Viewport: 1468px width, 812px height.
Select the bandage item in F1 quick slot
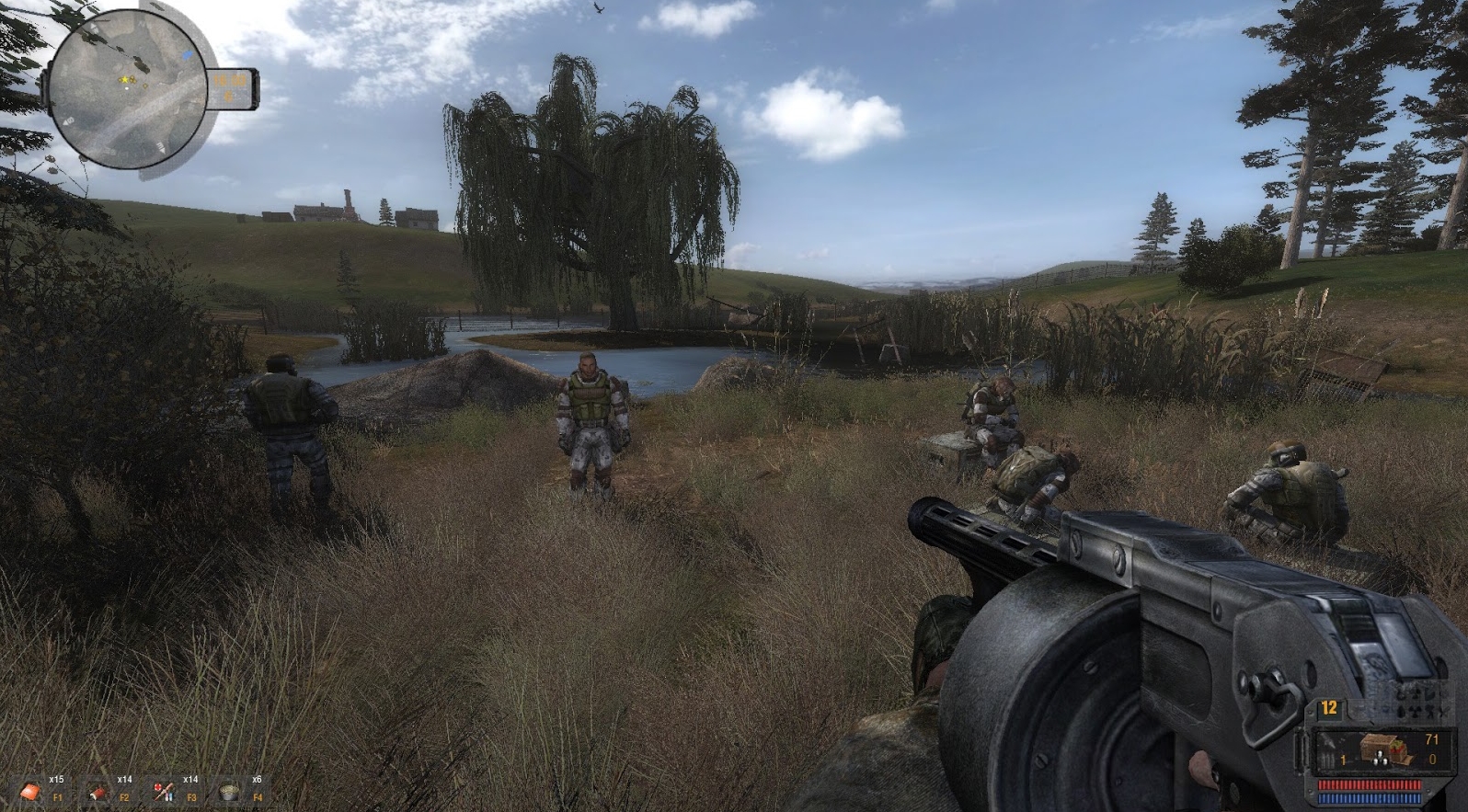coord(31,792)
